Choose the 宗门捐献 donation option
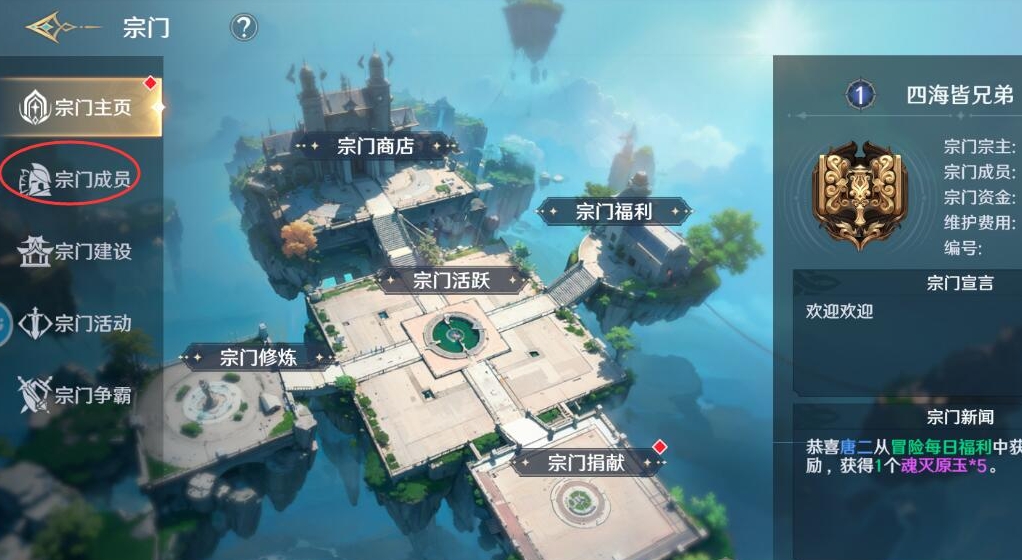This screenshot has width=1022, height=560. (x=586, y=462)
